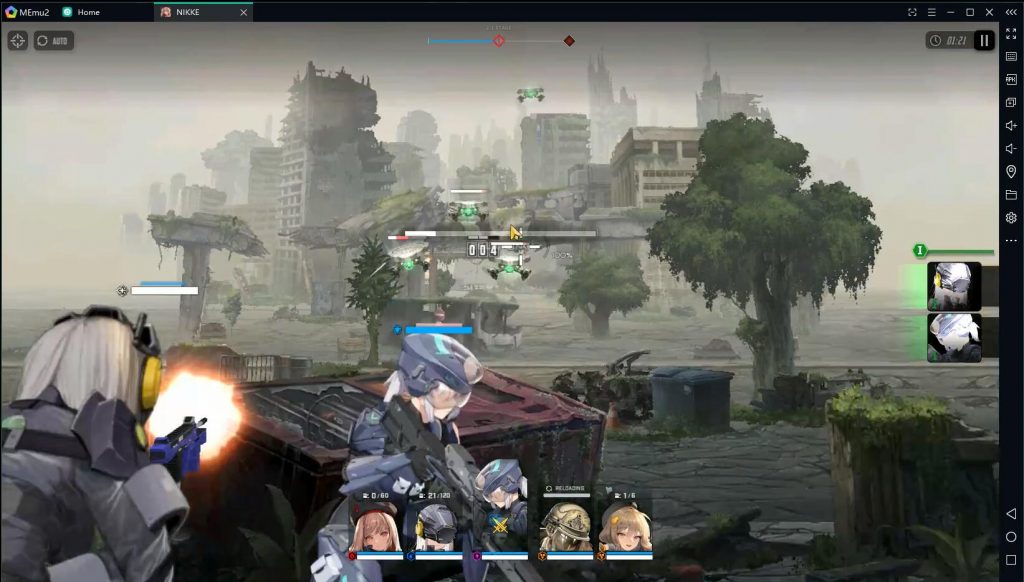
Task: Pause the battle
Action: [x=984, y=41]
